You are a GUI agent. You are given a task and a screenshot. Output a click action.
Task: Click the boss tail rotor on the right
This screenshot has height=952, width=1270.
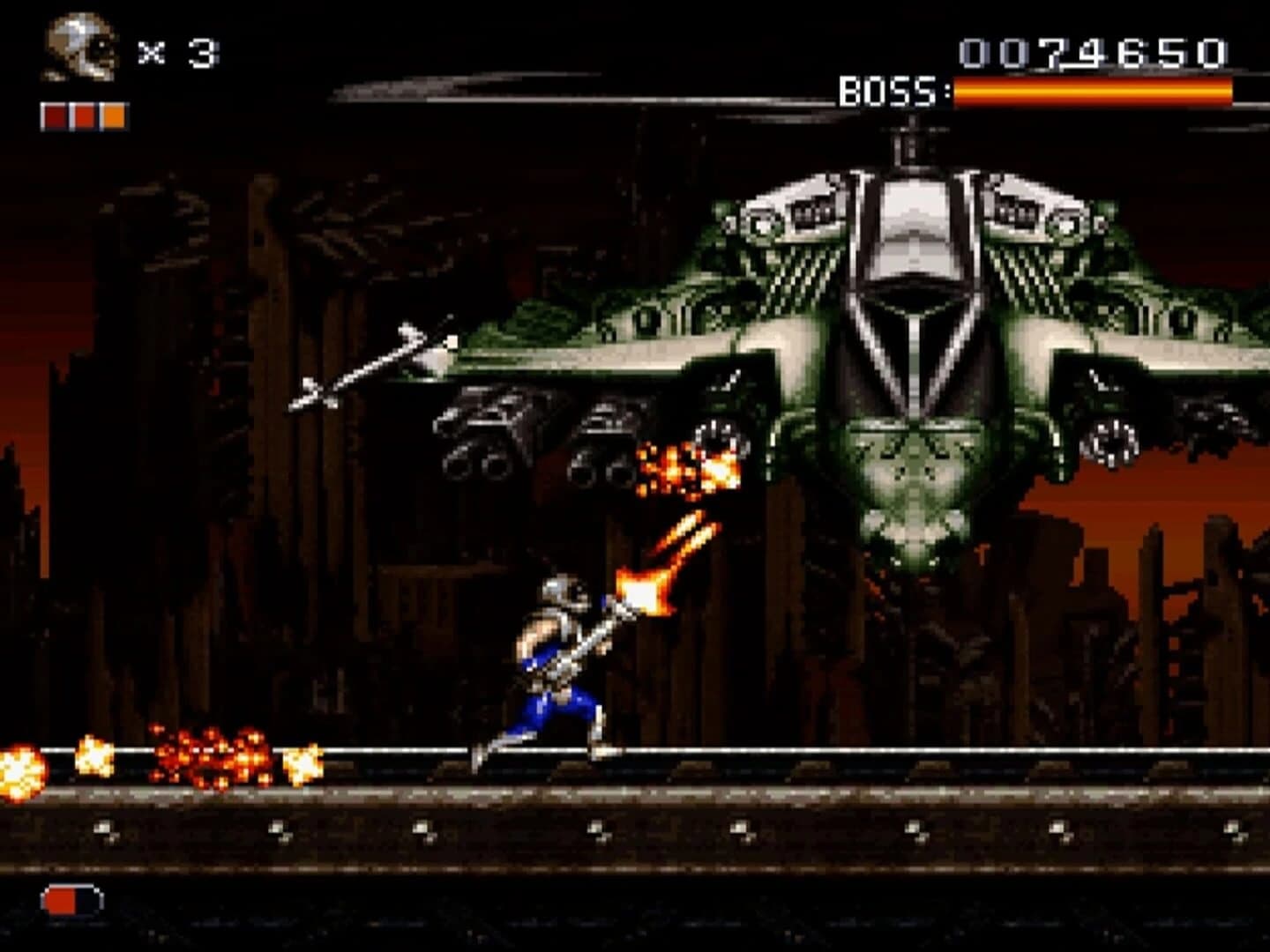tap(1113, 436)
